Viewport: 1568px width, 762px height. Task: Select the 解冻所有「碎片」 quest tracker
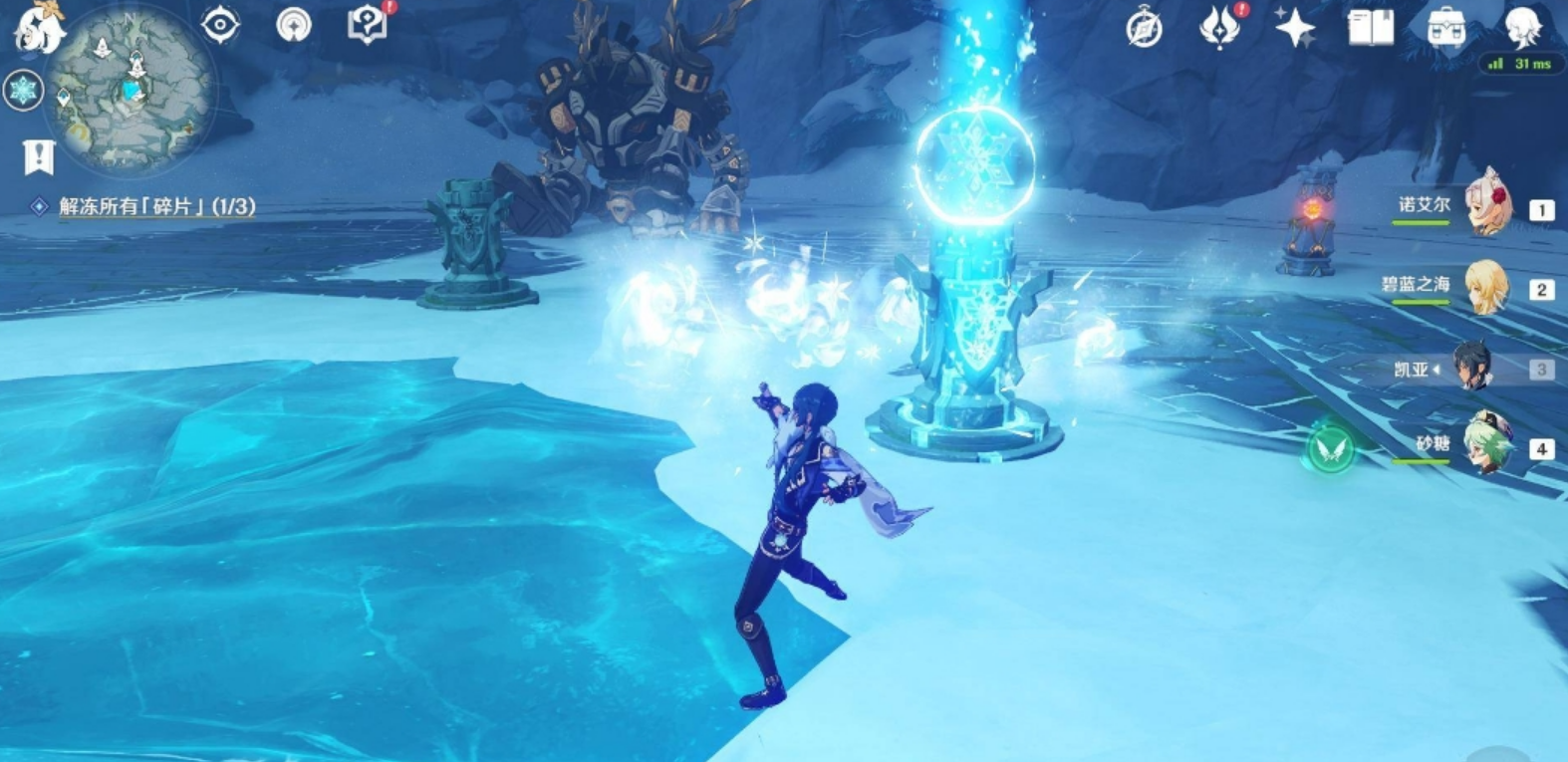pyautogui.click(x=156, y=206)
